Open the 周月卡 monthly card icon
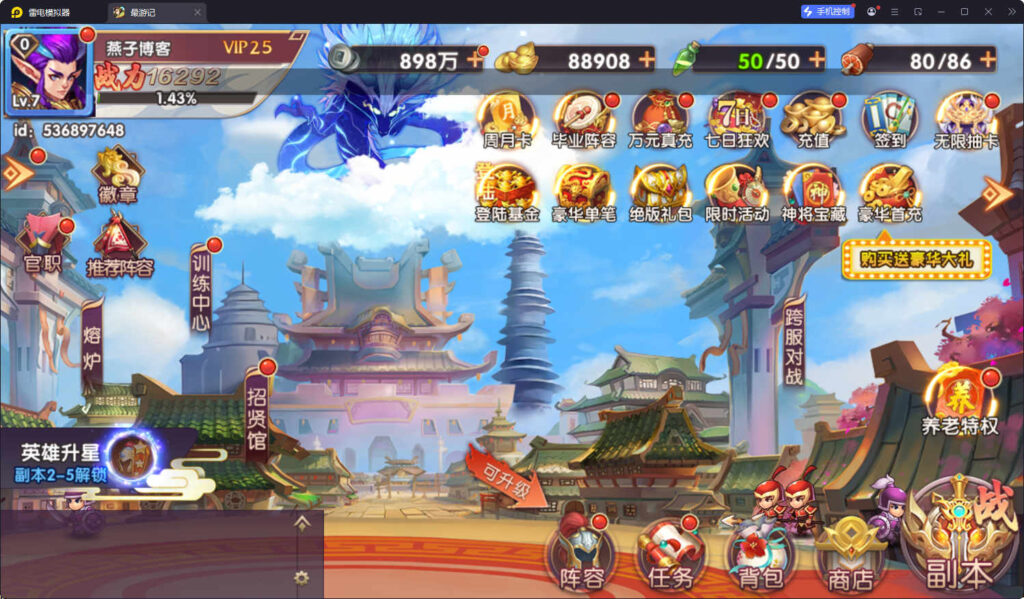Viewport: 1024px width, 599px height. pos(505,120)
